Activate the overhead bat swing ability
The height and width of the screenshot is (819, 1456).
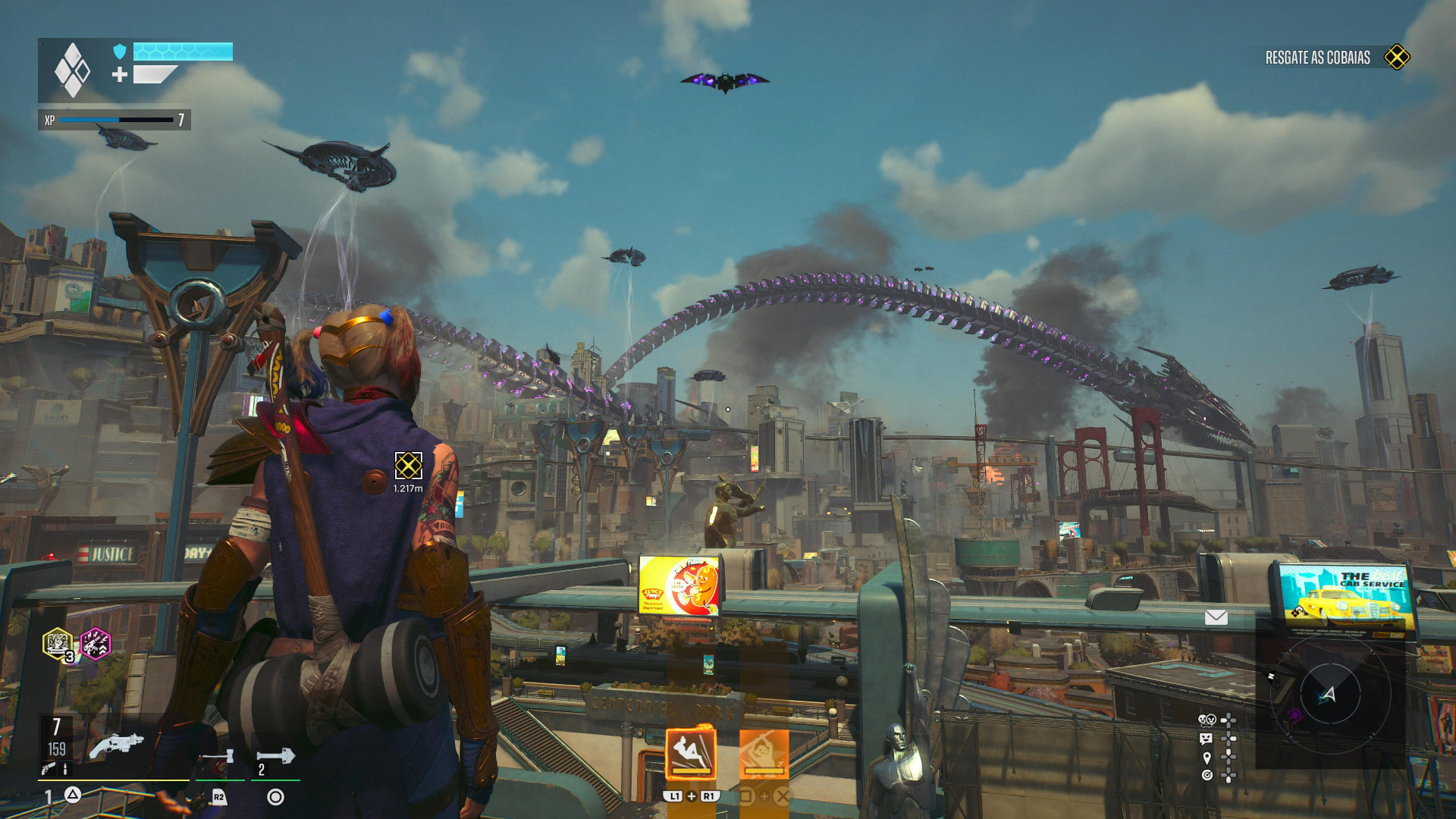pyautogui.click(x=764, y=753)
